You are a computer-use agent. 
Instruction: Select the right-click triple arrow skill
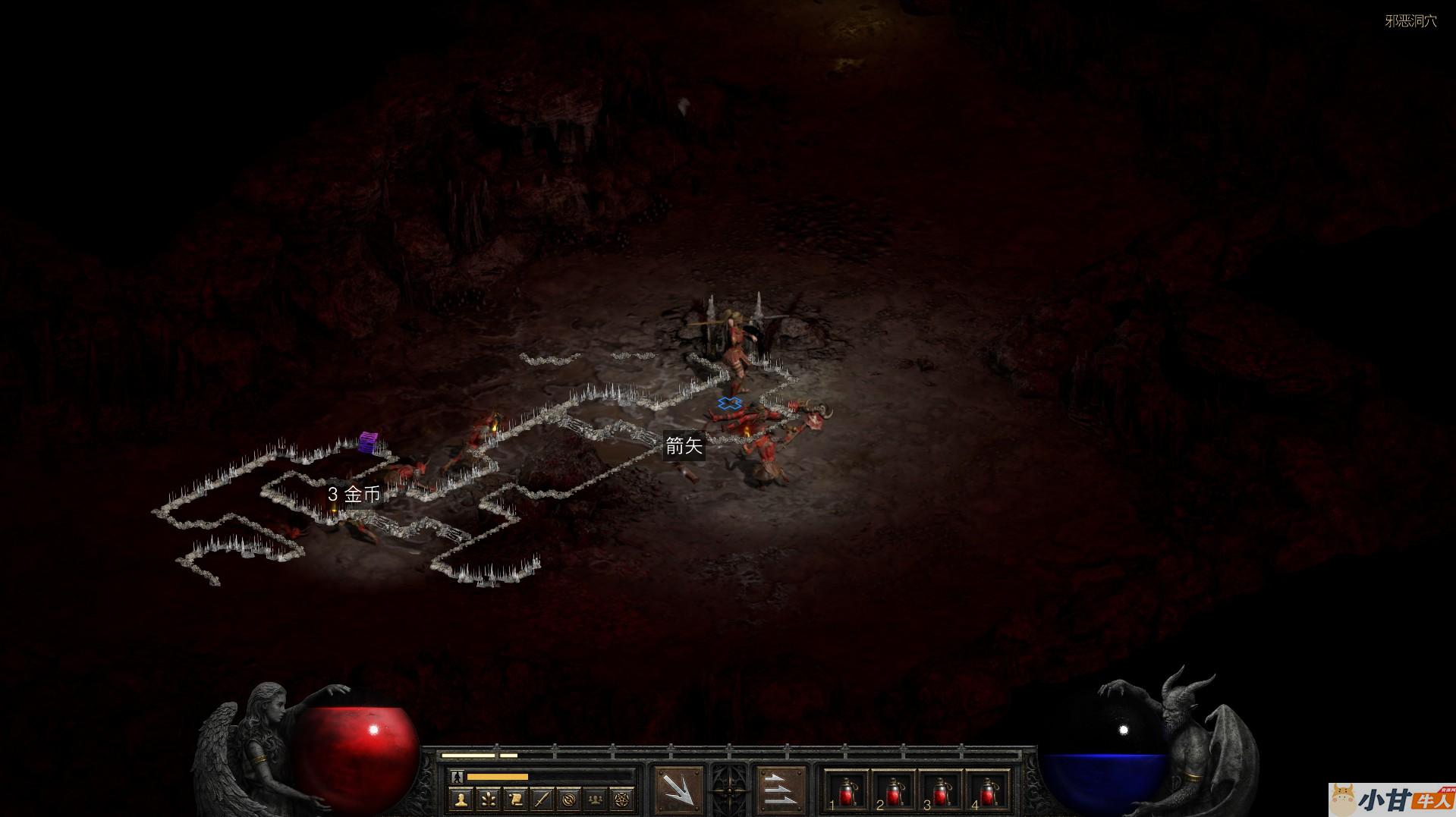point(780,790)
